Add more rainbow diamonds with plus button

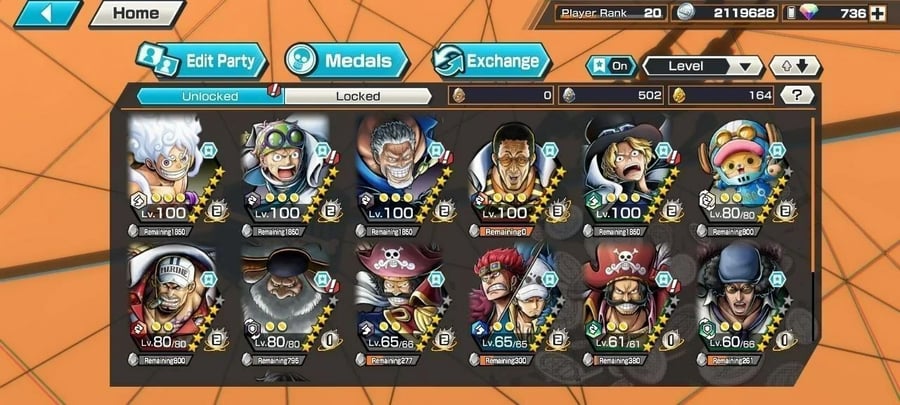(877, 13)
